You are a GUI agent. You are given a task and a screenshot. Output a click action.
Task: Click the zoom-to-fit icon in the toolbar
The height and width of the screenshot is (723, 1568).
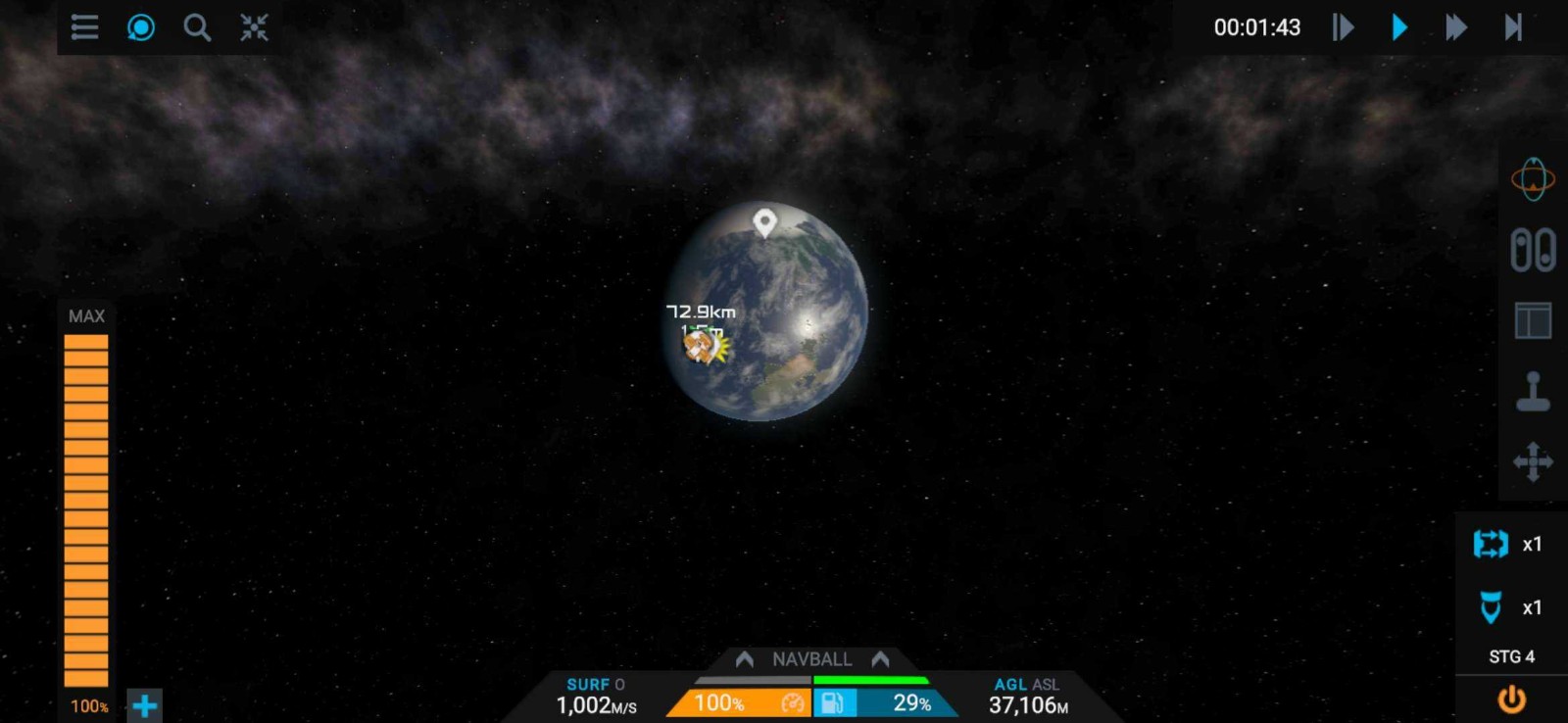(x=254, y=28)
